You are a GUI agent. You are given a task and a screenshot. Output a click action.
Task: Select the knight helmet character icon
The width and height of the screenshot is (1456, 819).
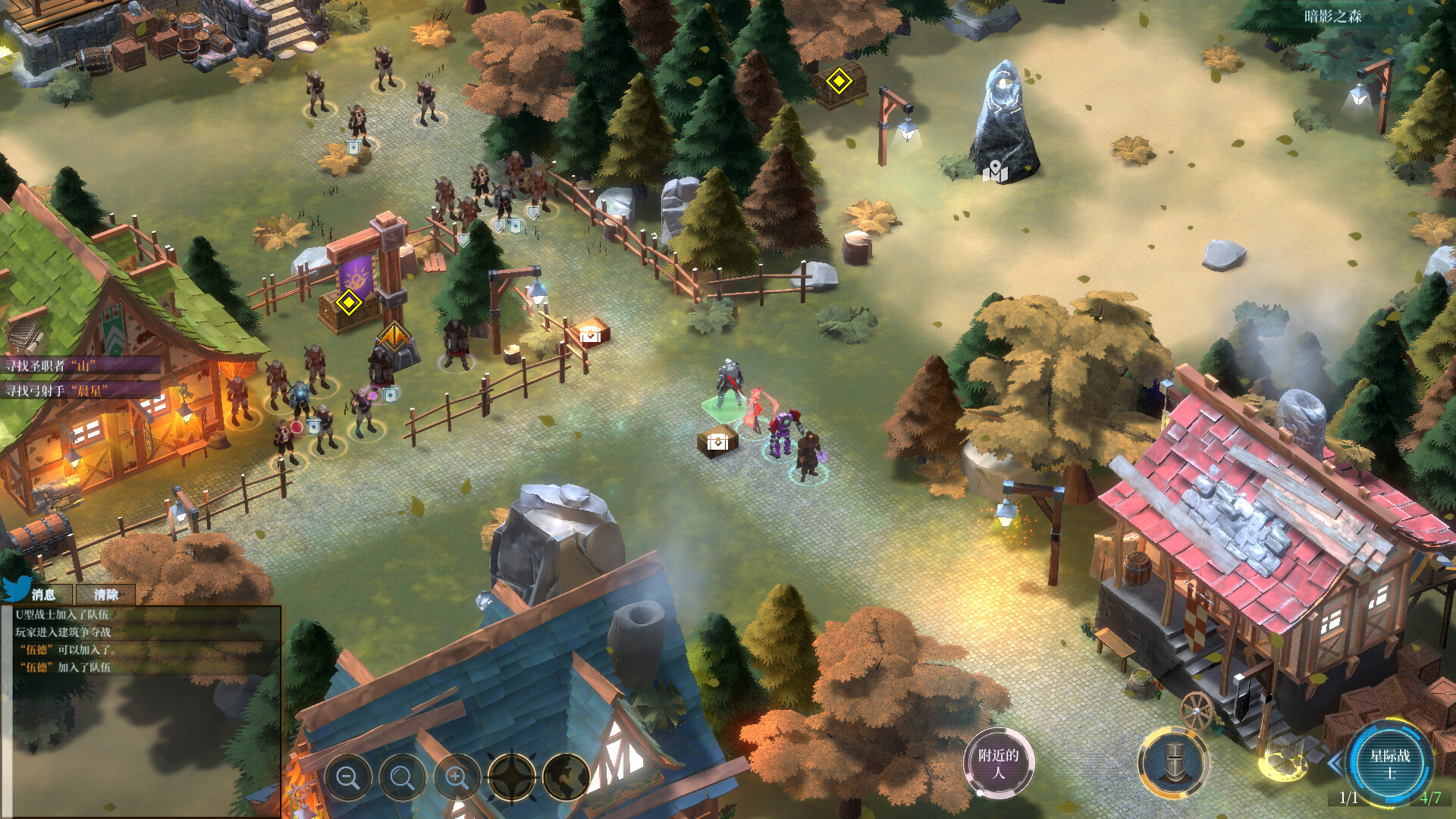[x=1172, y=761]
